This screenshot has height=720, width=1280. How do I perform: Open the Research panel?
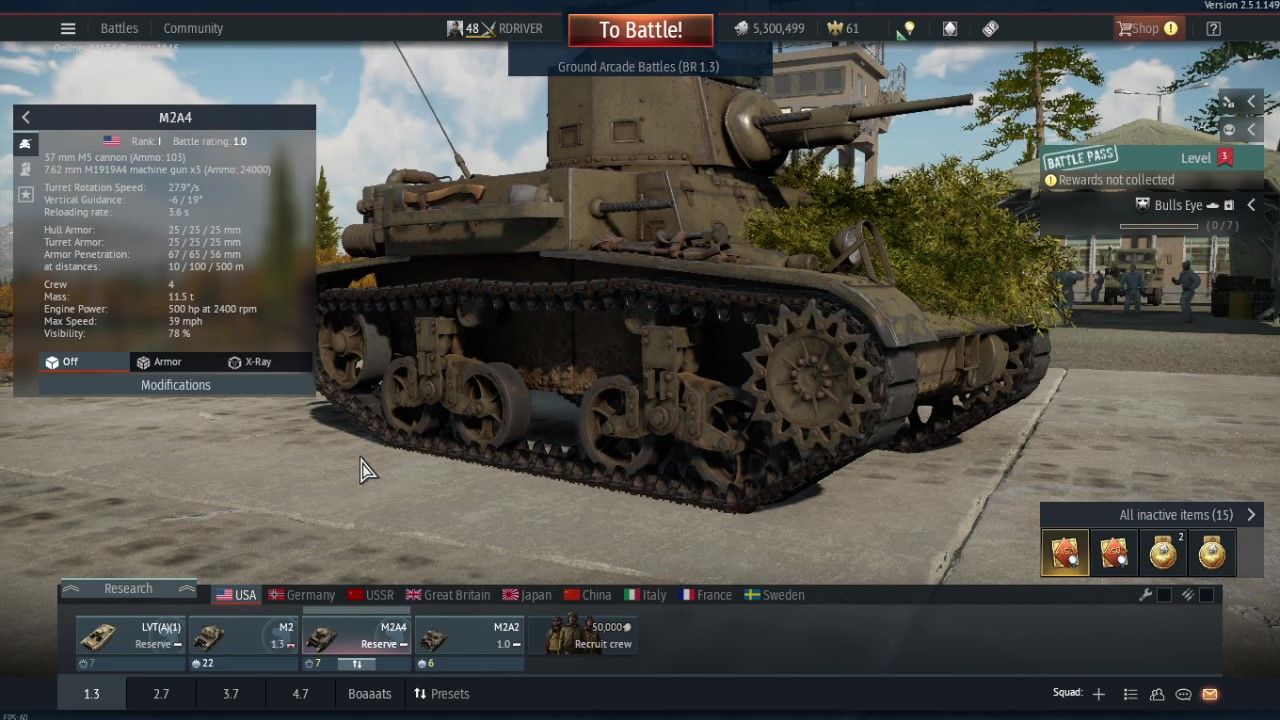128,589
